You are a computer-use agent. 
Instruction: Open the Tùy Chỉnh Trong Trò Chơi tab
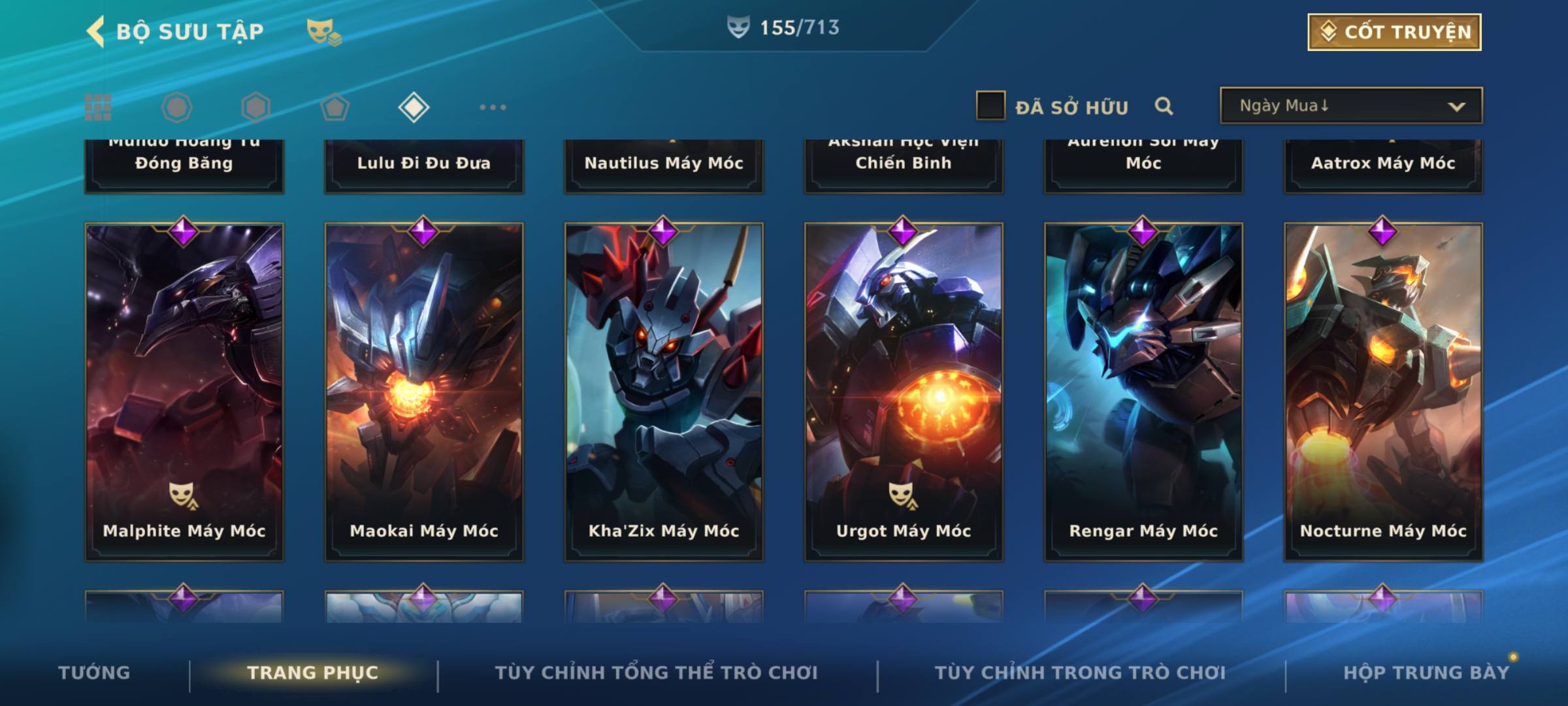pos(1080,673)
